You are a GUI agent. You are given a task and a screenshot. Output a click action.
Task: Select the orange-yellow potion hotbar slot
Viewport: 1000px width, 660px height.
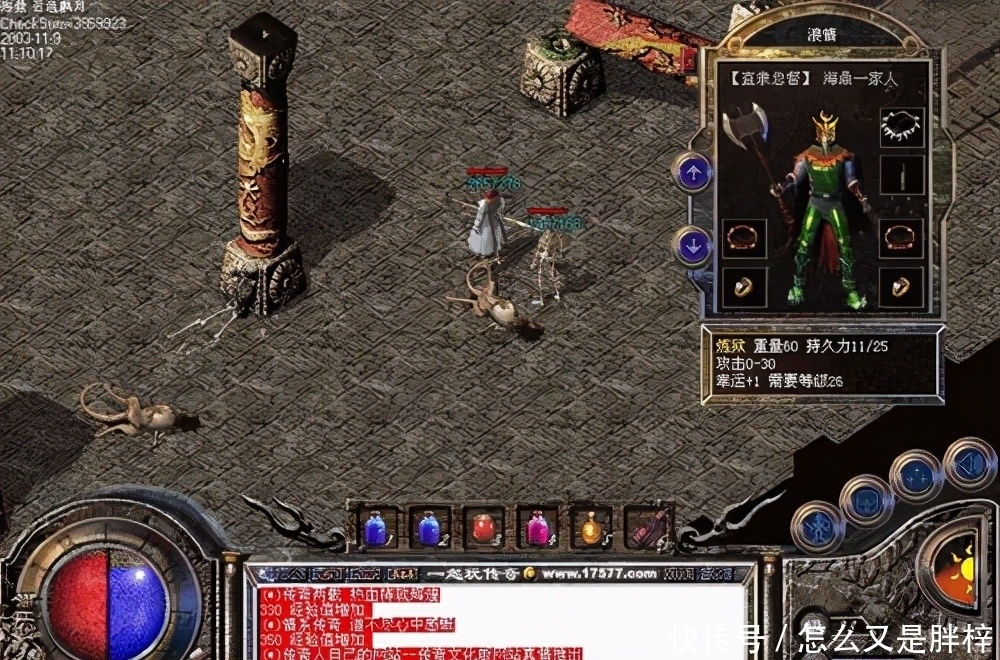pyautogui.click(x=592, y=528)
